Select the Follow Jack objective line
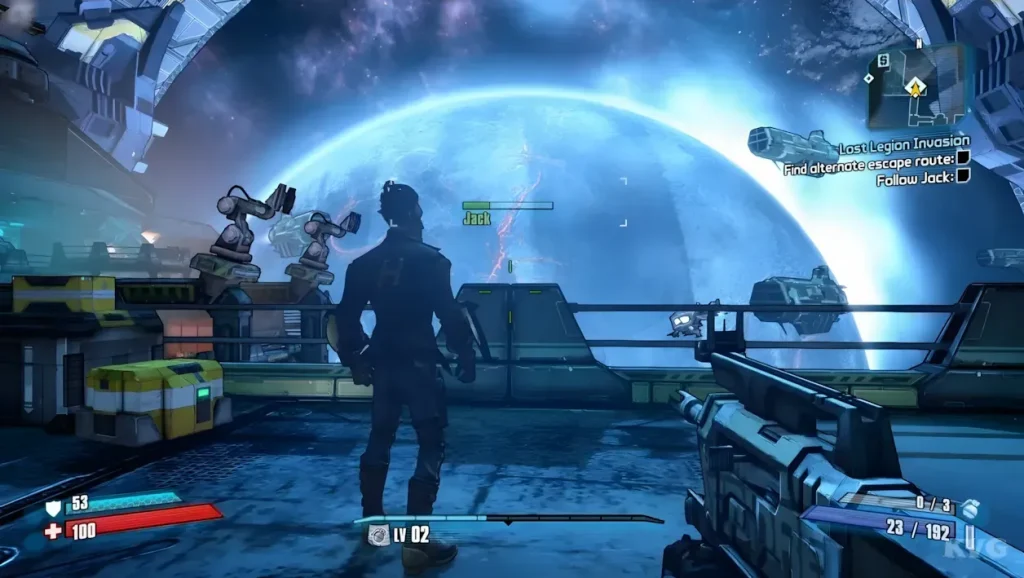The height and width of the screenshot is (578, 1024). [x=914, y=179]
